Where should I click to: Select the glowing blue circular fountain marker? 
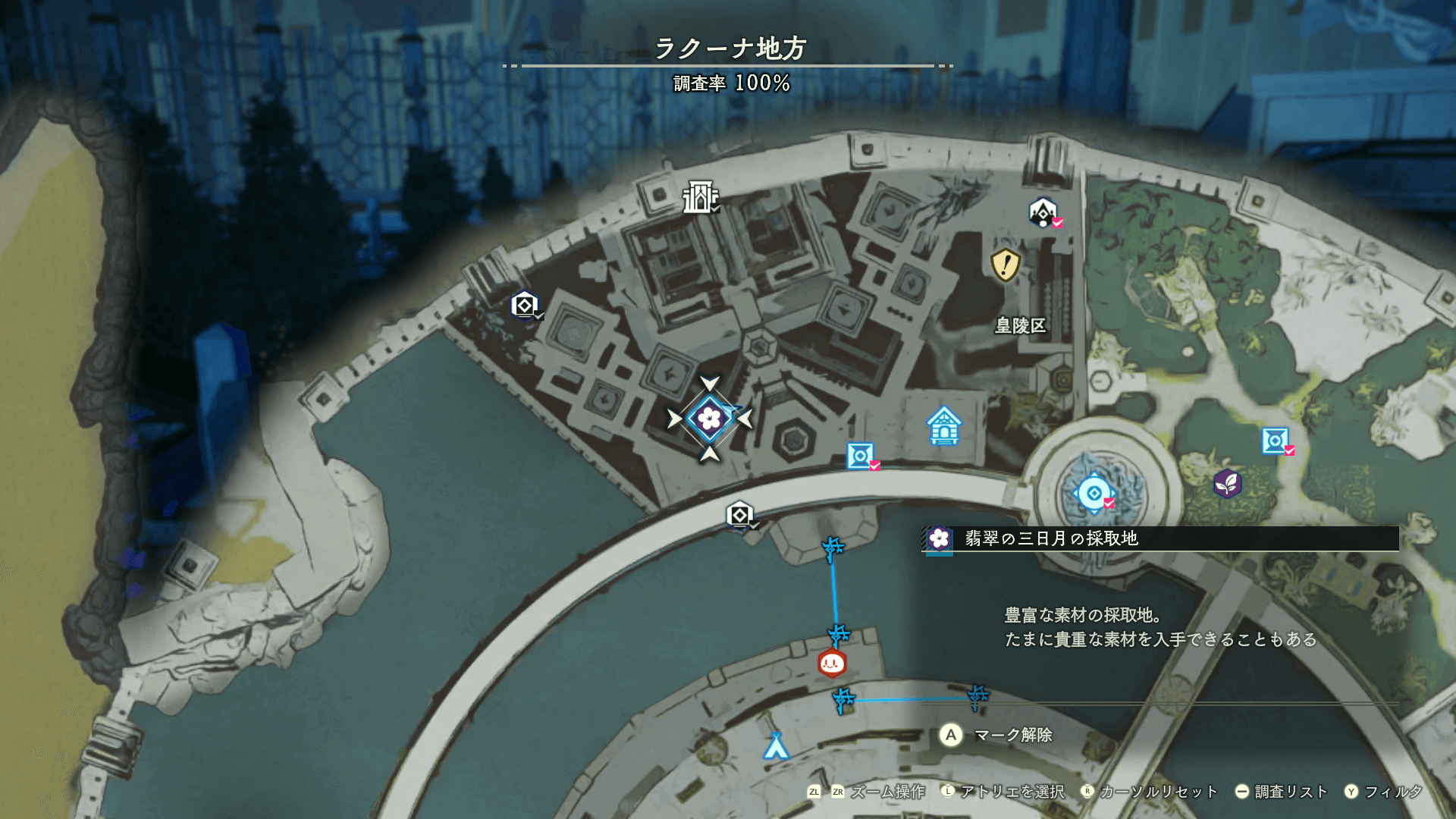1094,494
